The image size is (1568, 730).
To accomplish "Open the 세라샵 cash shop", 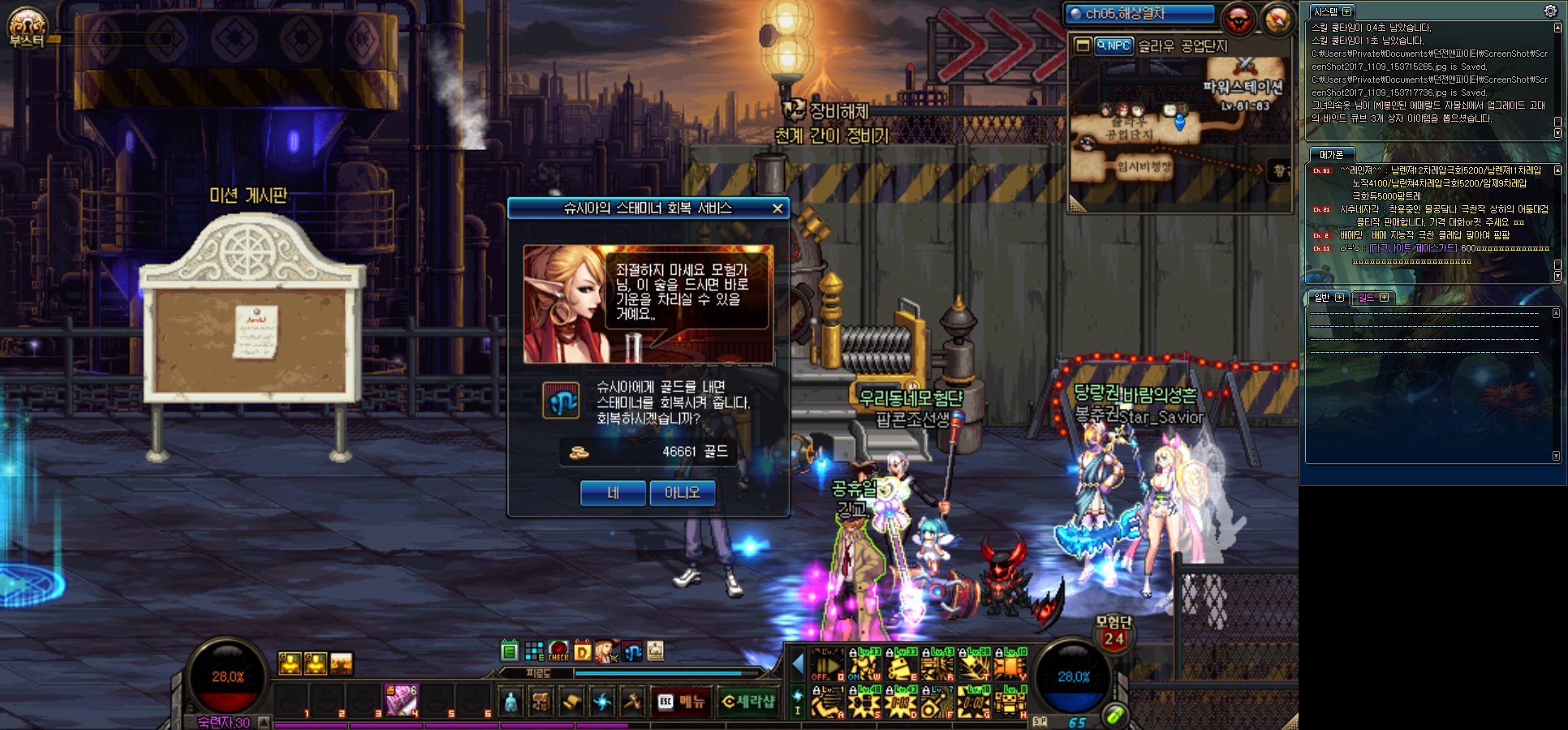I will click(x=748, y=702).
